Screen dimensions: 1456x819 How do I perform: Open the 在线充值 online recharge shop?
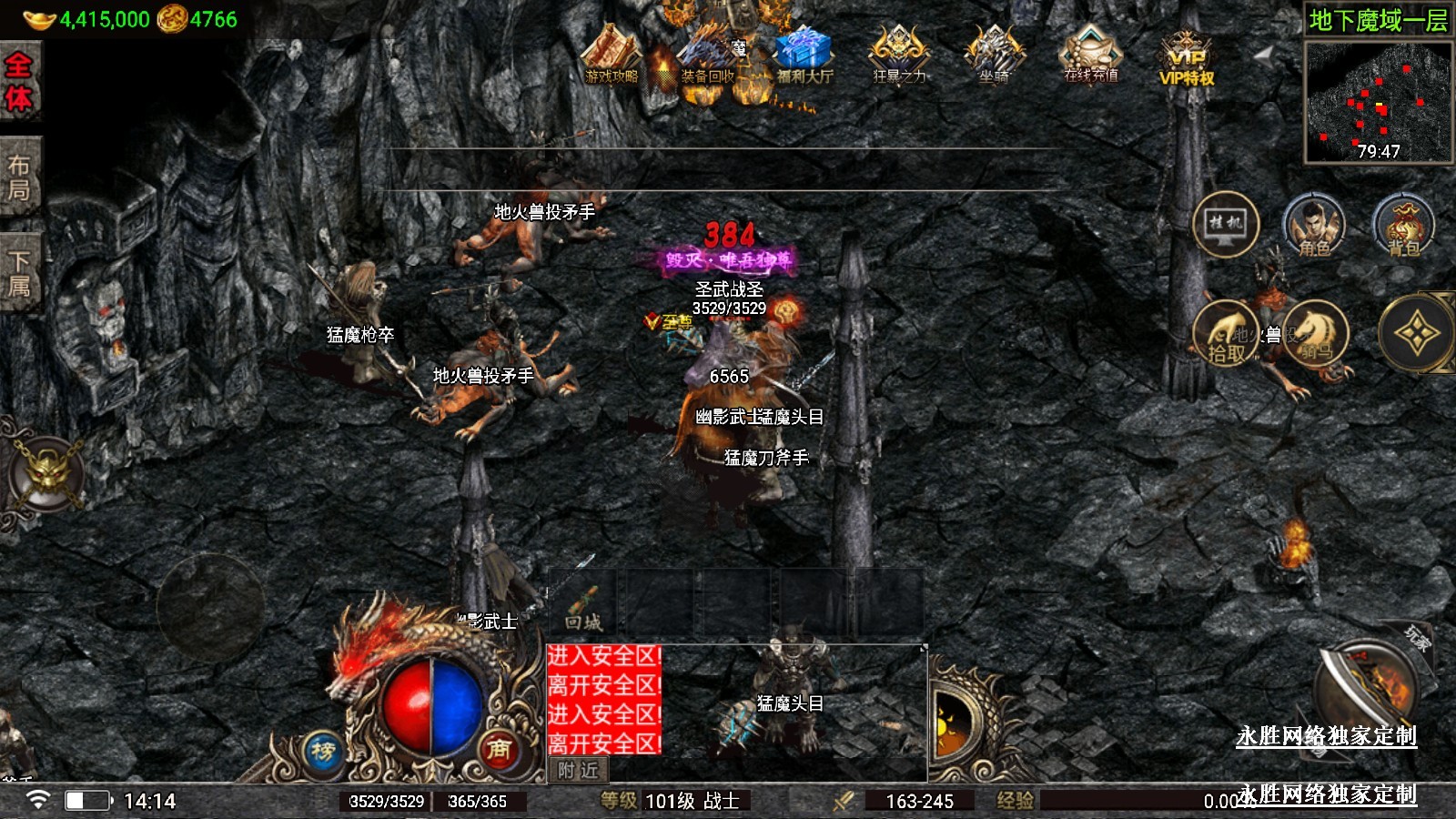pyautogui.click(x=1090, y=55)
